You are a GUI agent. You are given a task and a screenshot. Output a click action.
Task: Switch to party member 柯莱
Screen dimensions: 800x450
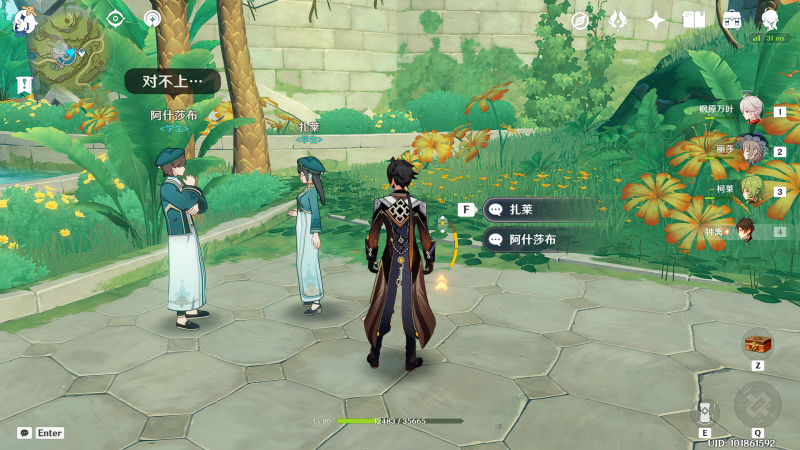751,191
